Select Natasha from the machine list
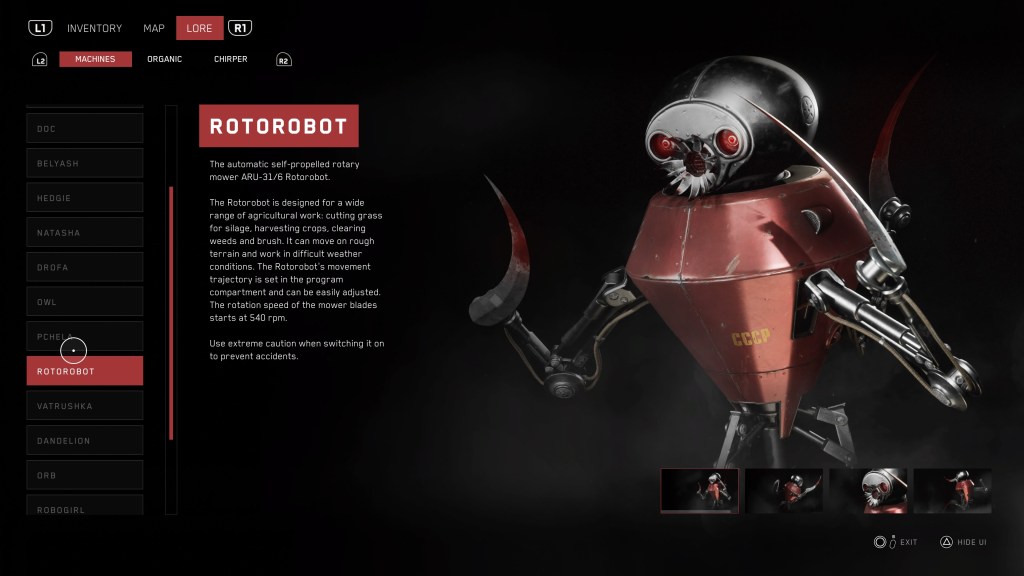This screenshot has height=576, width=1024. tap(84, 232)
